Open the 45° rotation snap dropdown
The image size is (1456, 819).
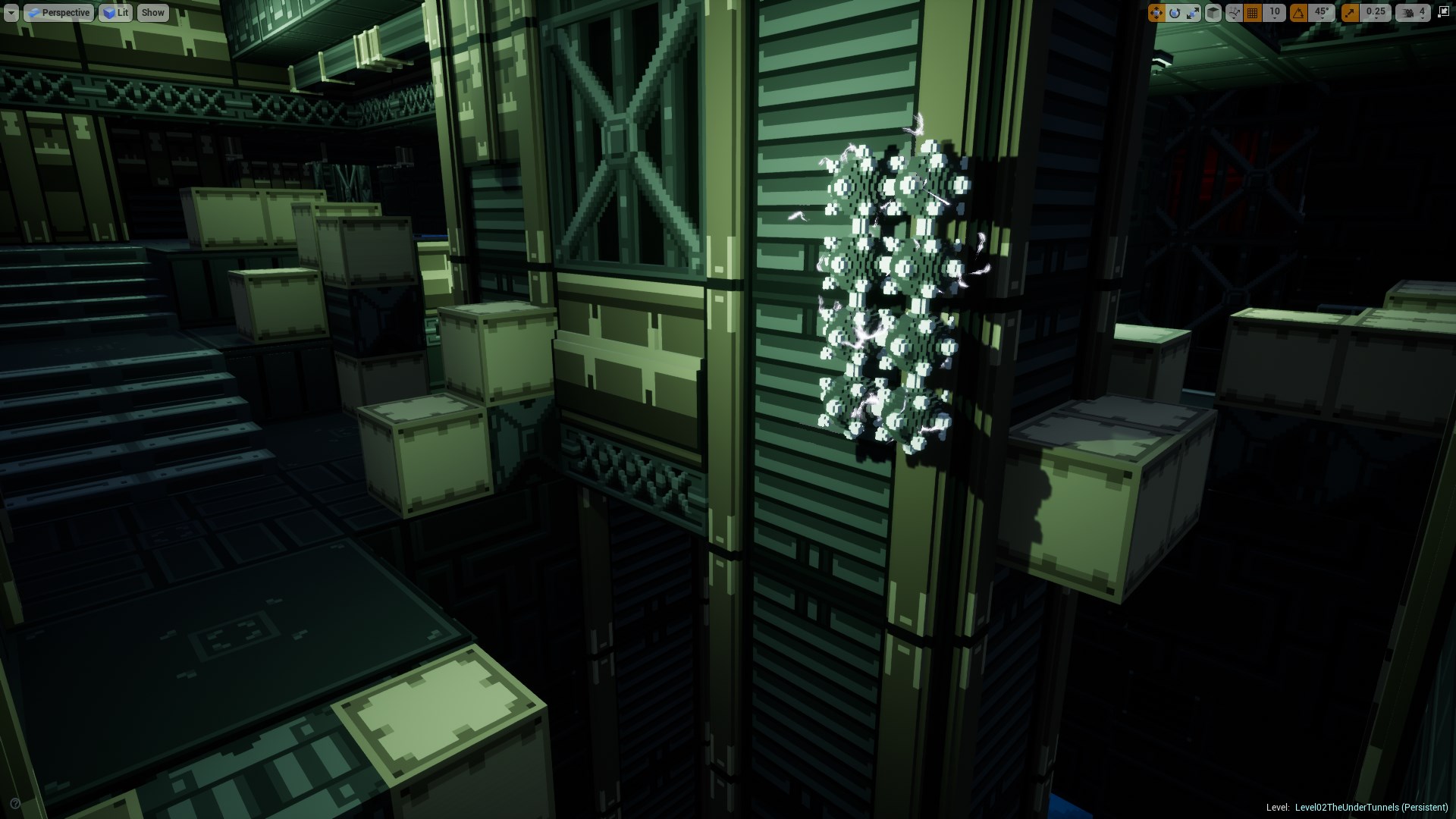pos(1322,12)
